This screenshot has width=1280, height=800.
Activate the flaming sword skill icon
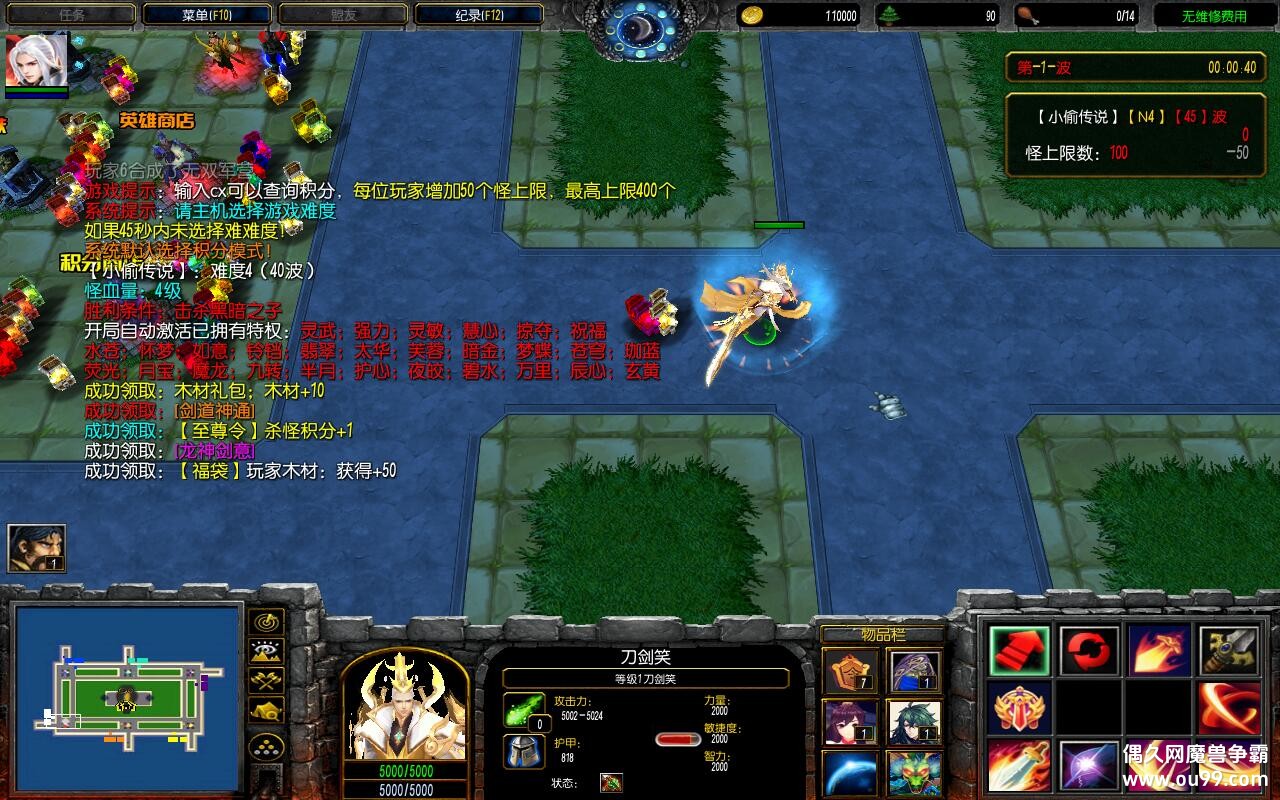(1020, 765)
